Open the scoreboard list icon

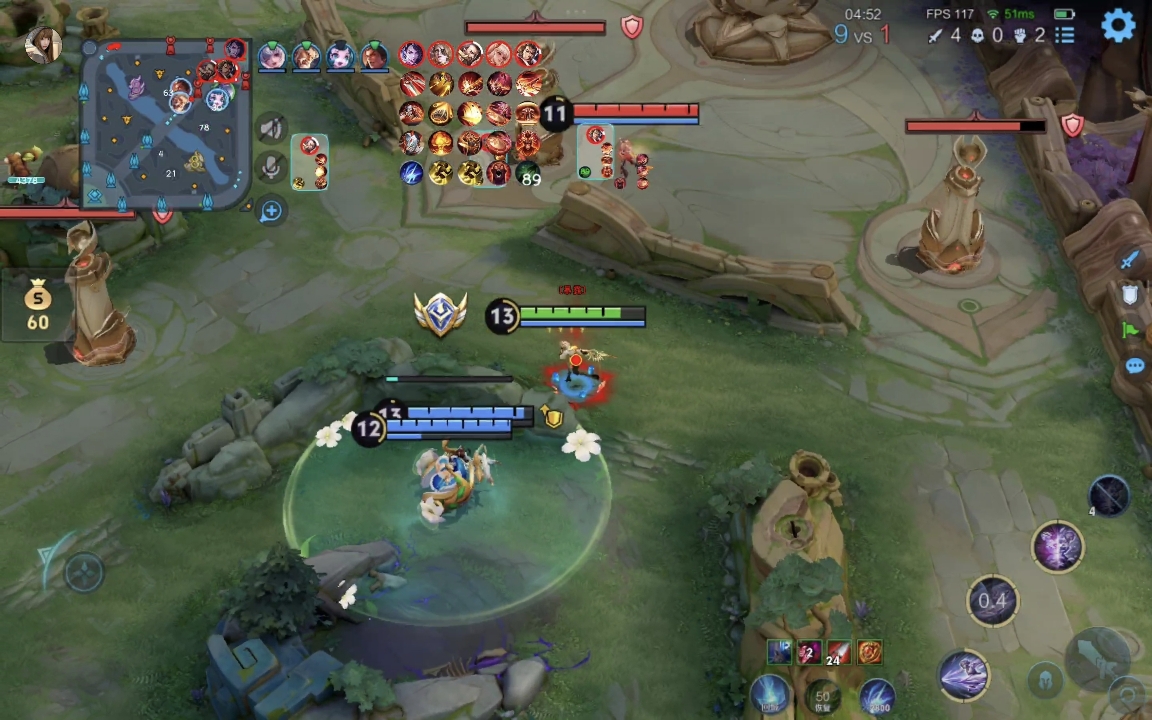[x=1065, y=35]
